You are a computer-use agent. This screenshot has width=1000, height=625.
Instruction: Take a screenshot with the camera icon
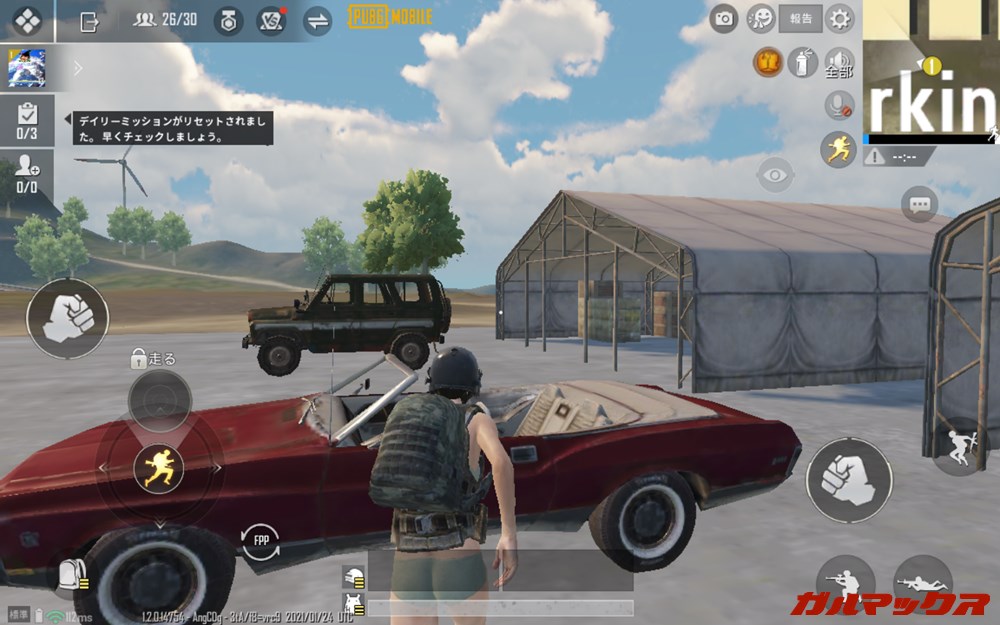pyautogui.click(x=723, y=18)
